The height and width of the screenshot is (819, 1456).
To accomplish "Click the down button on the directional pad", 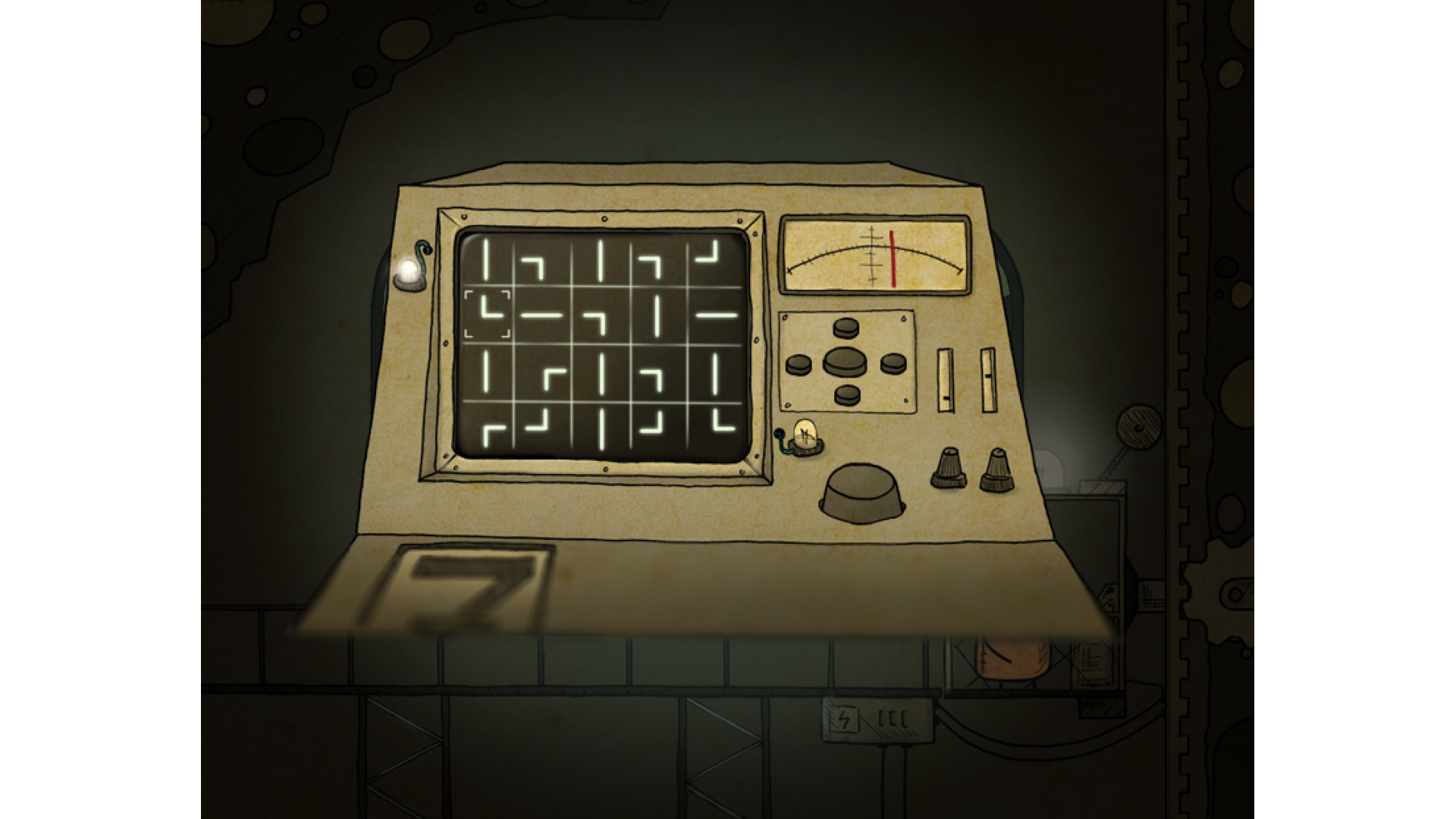I will pos(846,394).
